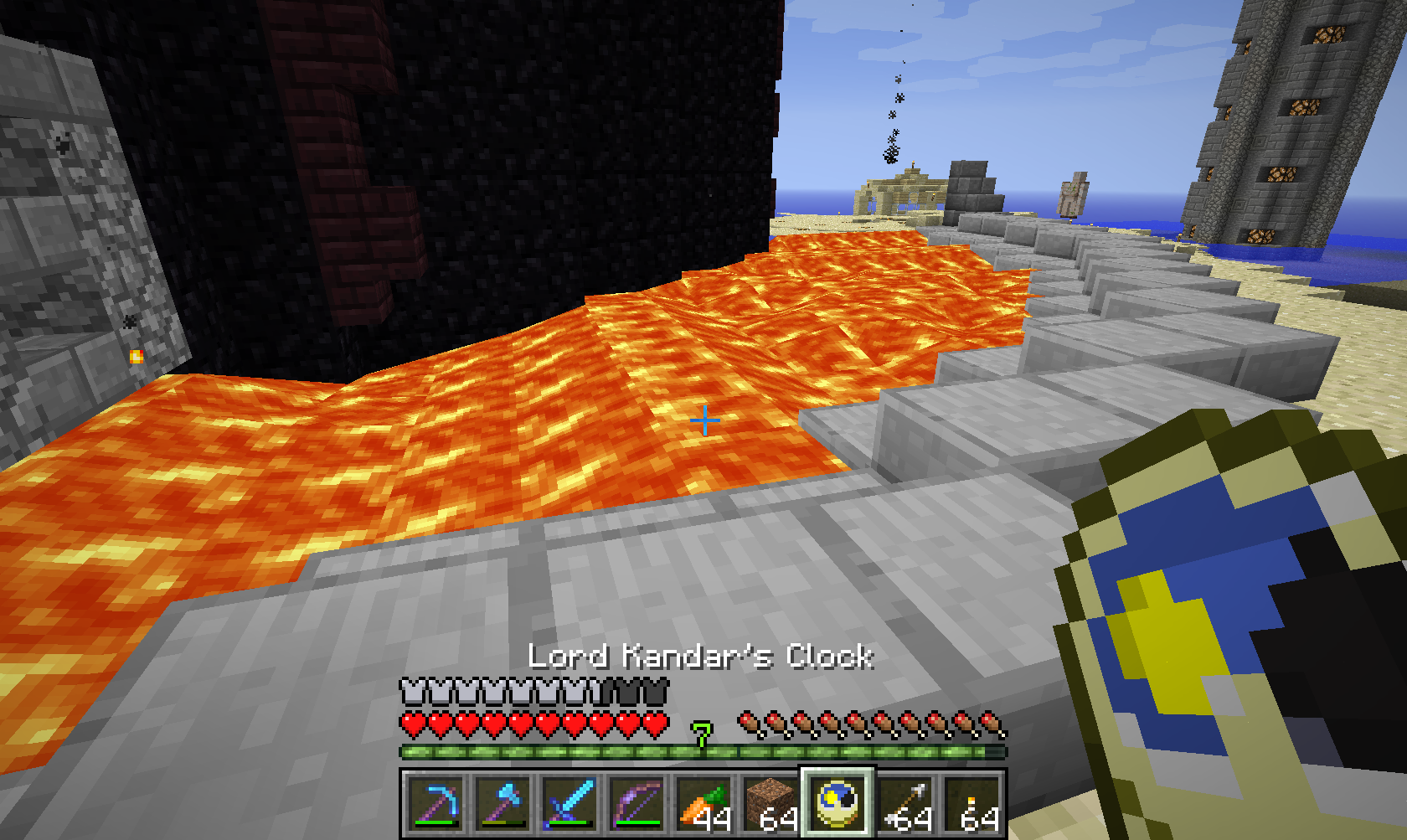This screenshot has height=840, width=1407.
Task: Select the diamond axe hotbar slot
Action: click(502, 804)
